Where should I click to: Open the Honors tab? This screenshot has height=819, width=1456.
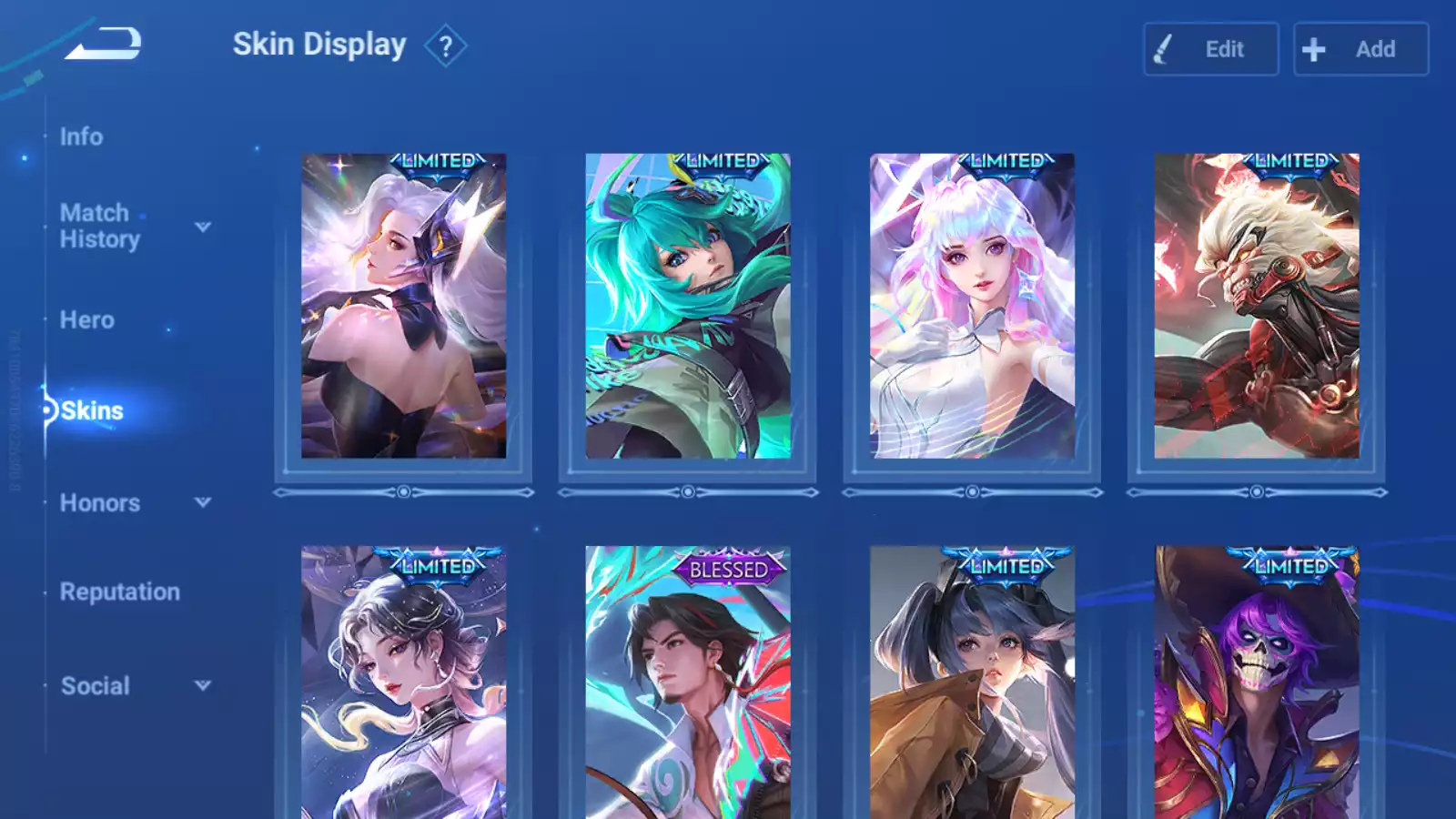click(100, 503)
